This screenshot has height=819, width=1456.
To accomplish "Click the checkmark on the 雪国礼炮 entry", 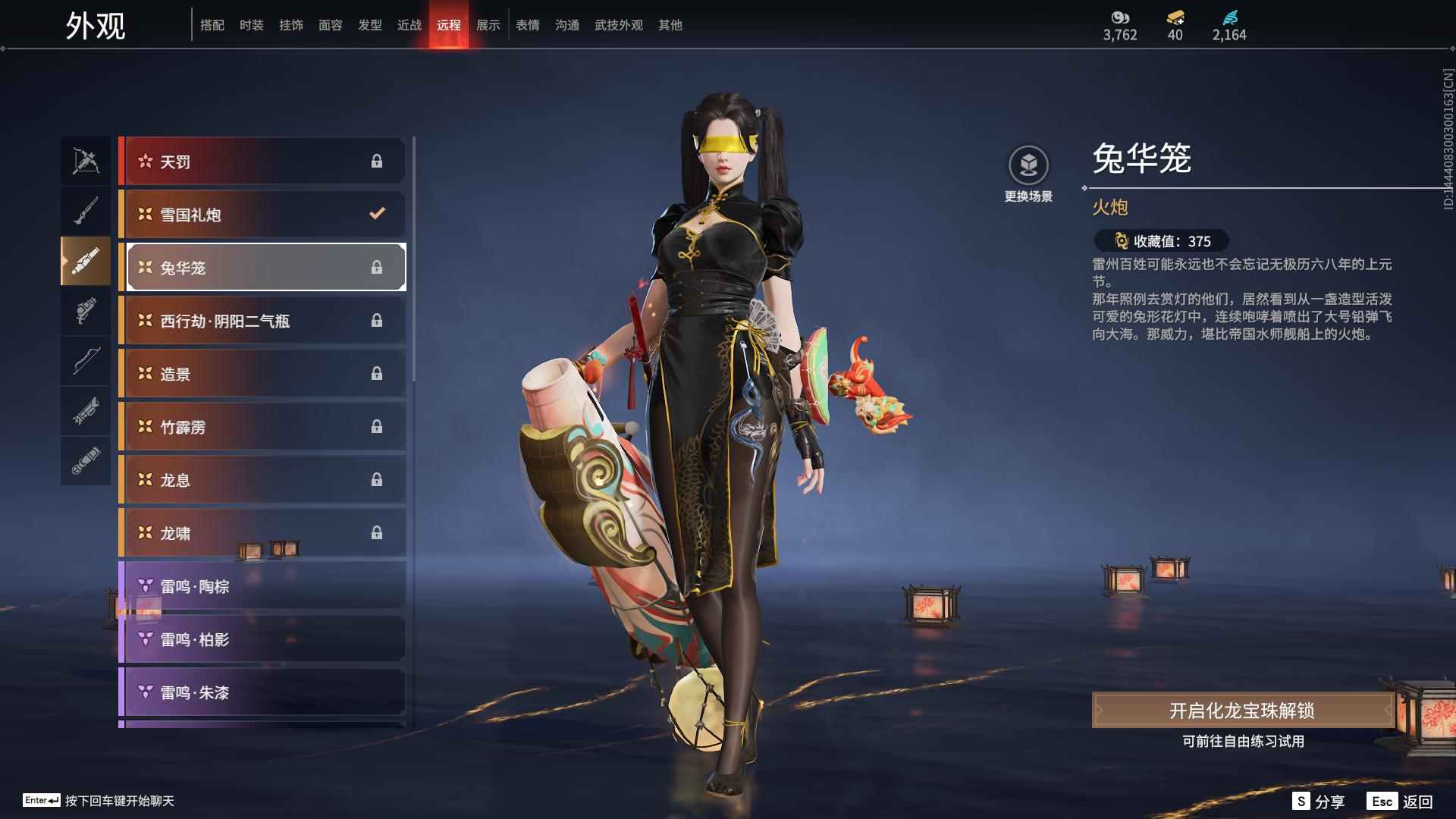I will click(377, 214).
